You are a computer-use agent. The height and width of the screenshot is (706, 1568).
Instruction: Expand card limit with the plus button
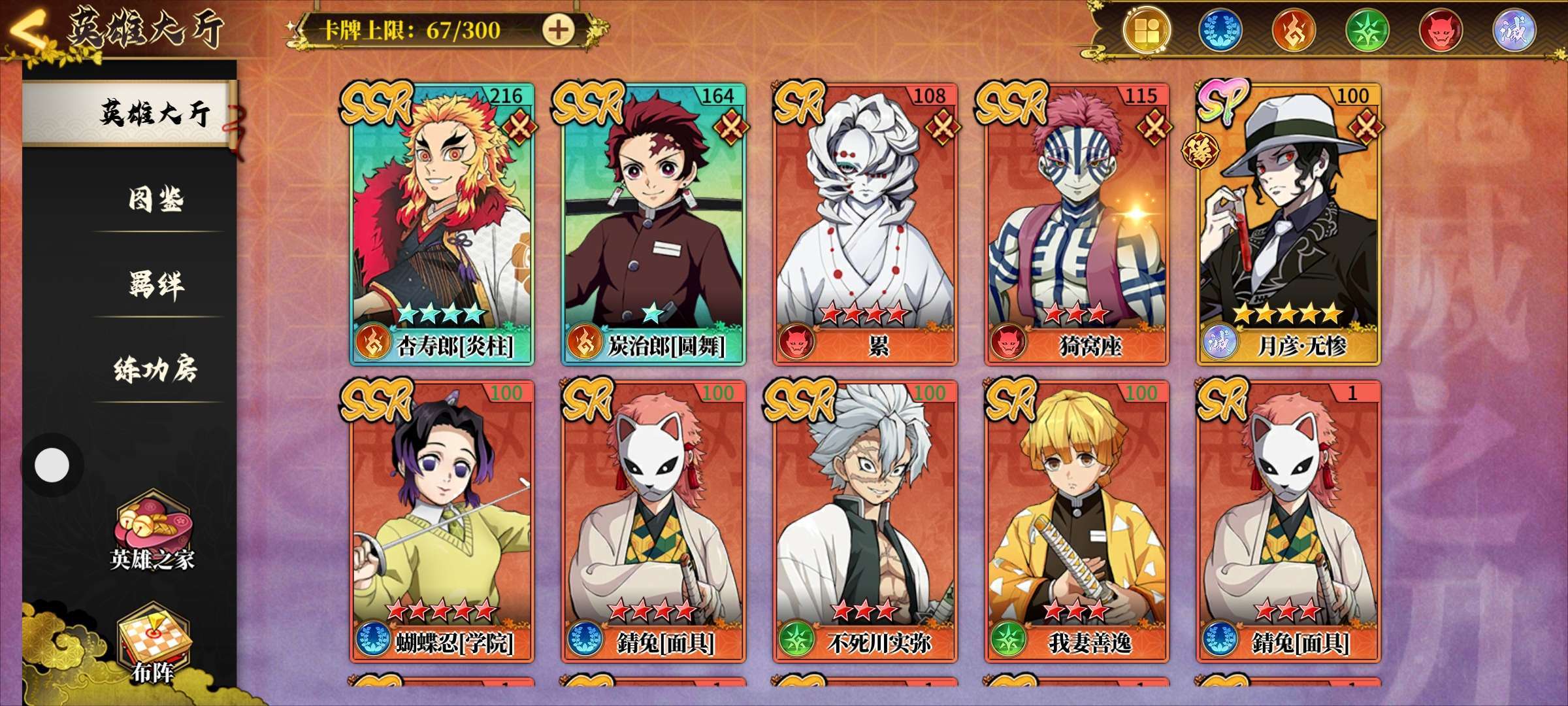(x=558, y=30)
